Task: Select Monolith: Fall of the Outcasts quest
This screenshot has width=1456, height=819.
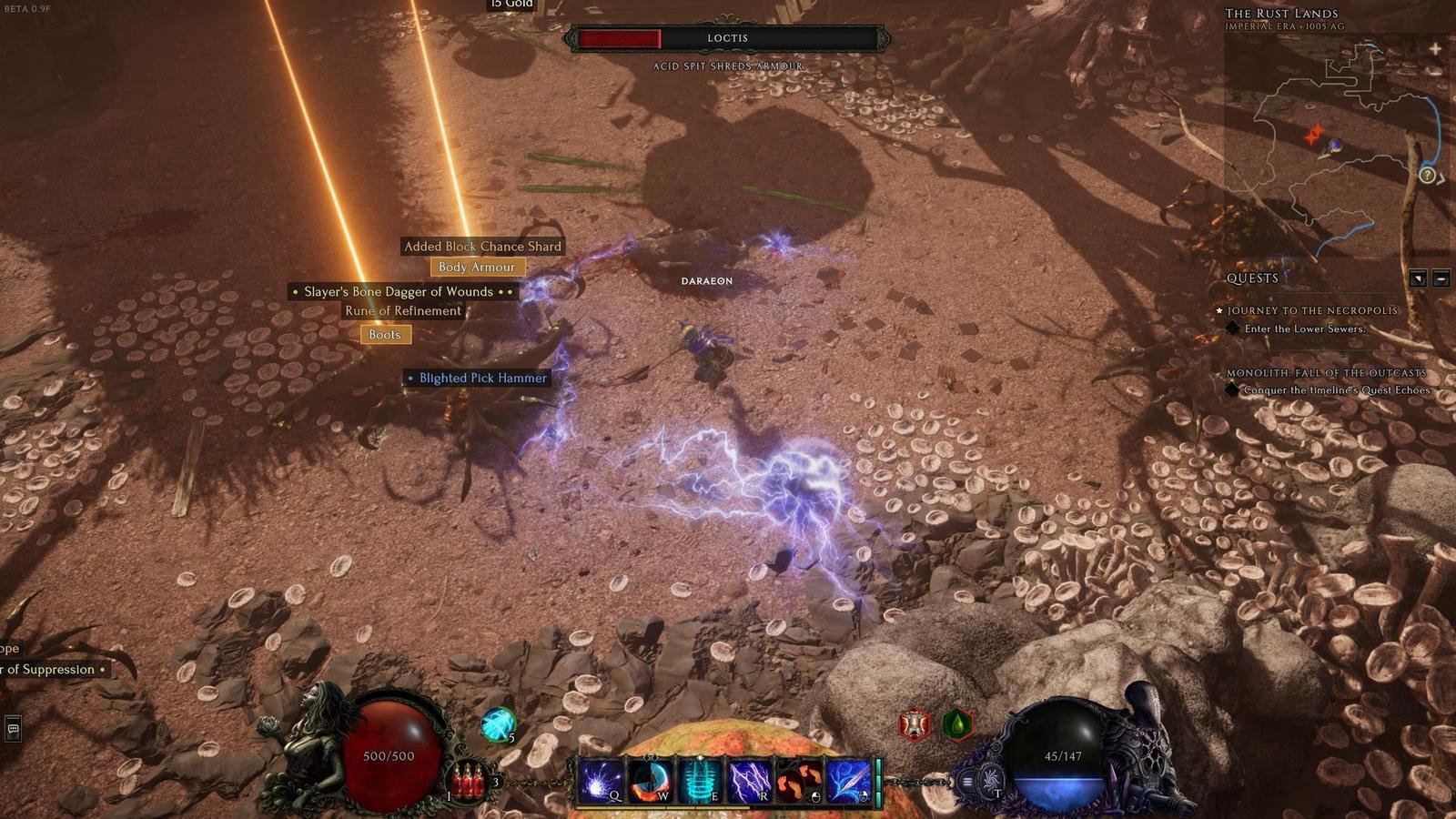Action: point(1326,373)
